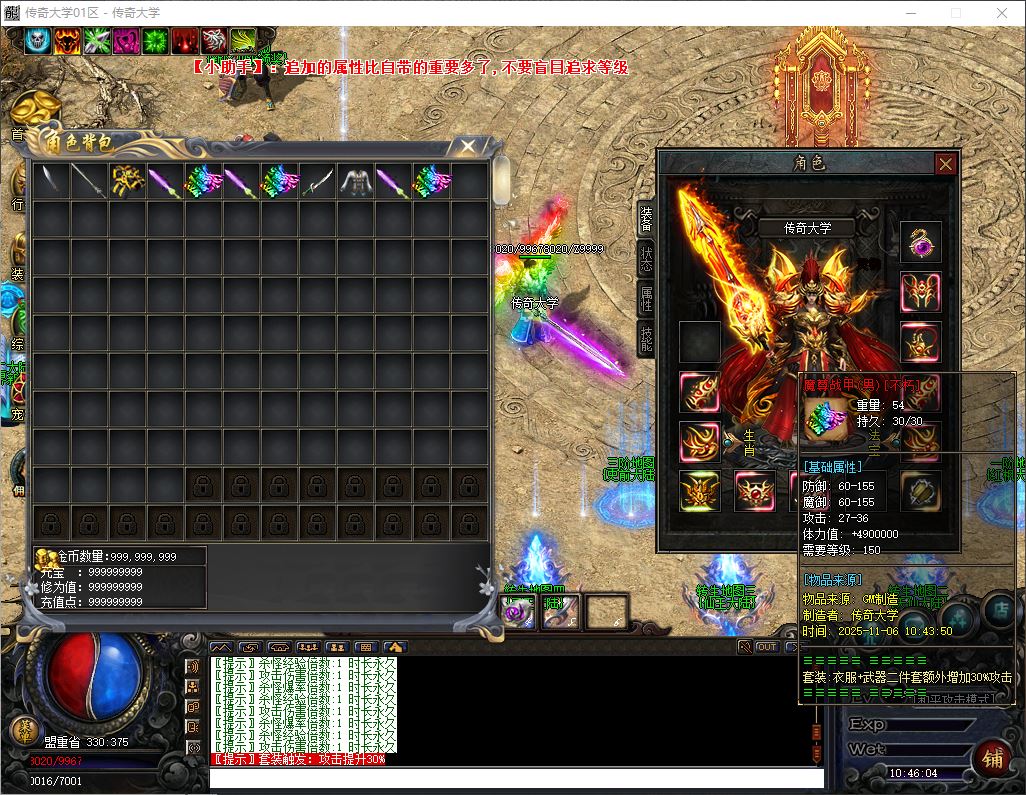
Task: Click the blue skull buff icon
Action: coord(38,41)
